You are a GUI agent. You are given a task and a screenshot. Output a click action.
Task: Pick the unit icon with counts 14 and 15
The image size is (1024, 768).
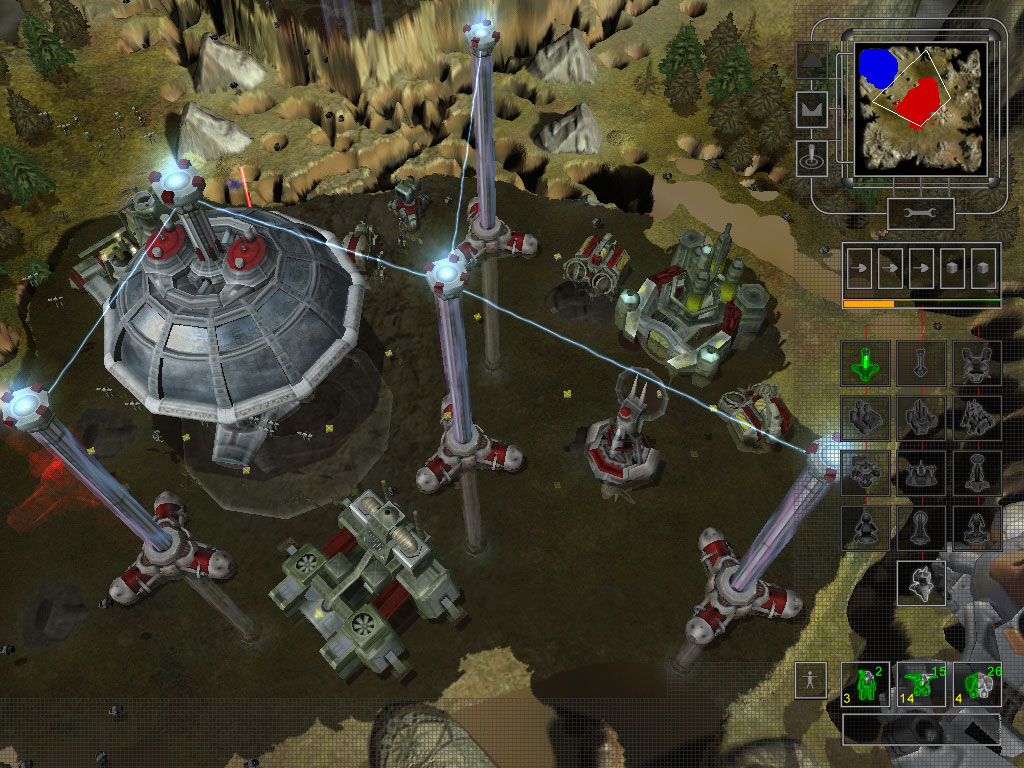[921, 683]
